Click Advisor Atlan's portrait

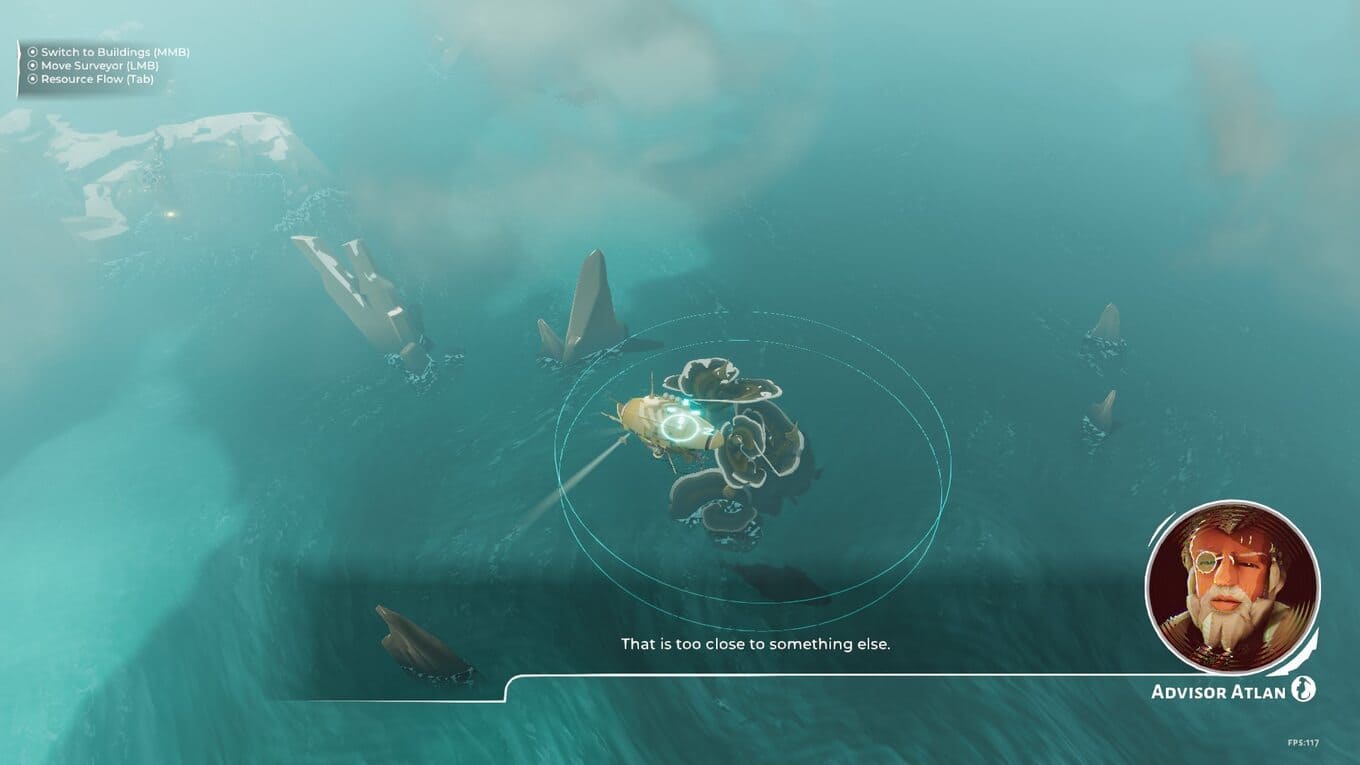1232,588
